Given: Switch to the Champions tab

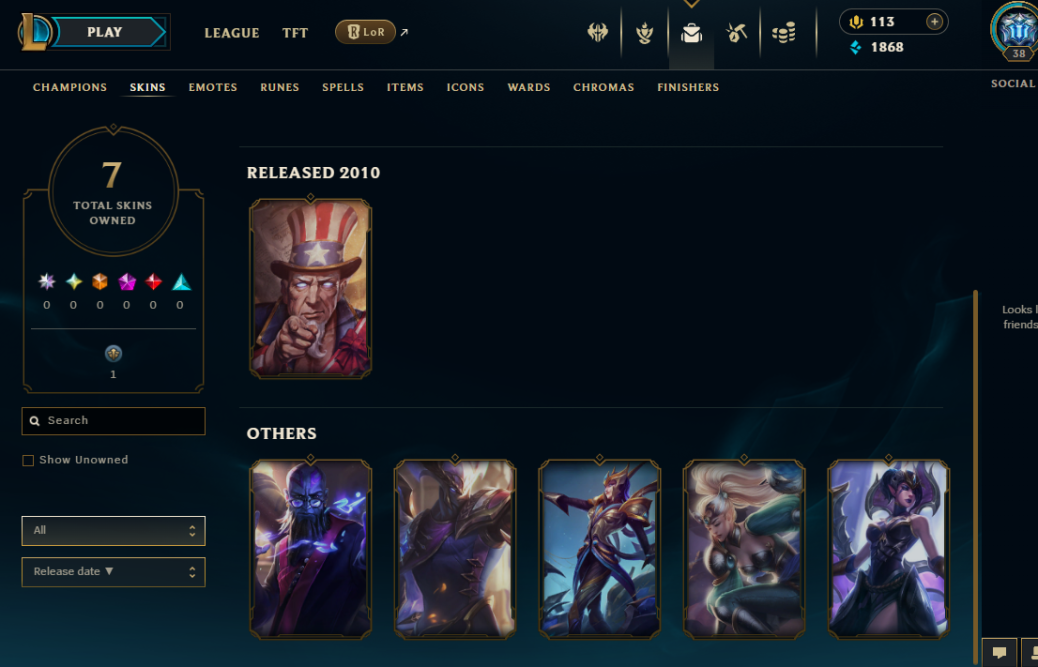Looking at the screenshot, I should [70, 87].
